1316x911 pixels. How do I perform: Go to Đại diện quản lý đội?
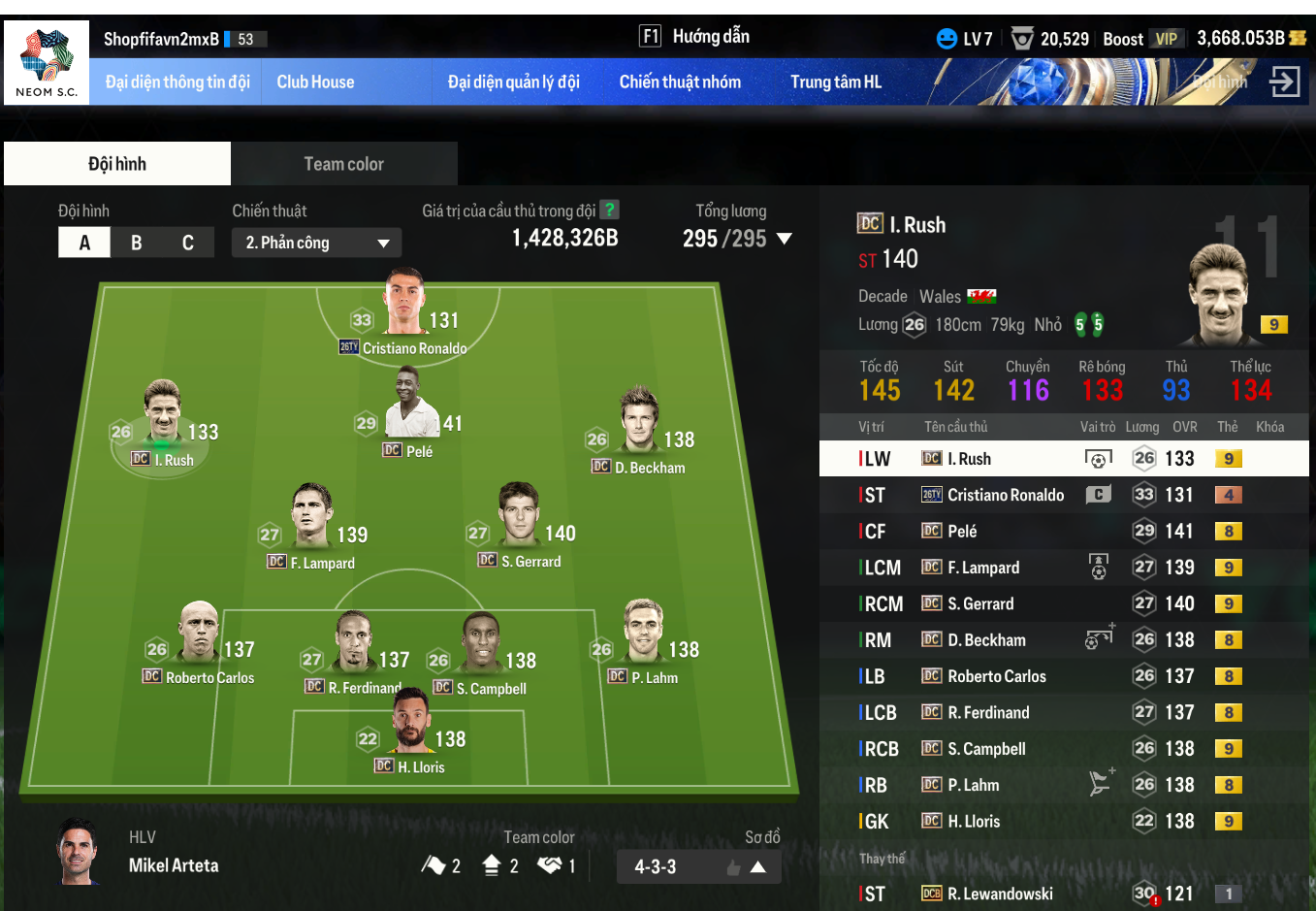pyautogui.click(x=513, y=82)
